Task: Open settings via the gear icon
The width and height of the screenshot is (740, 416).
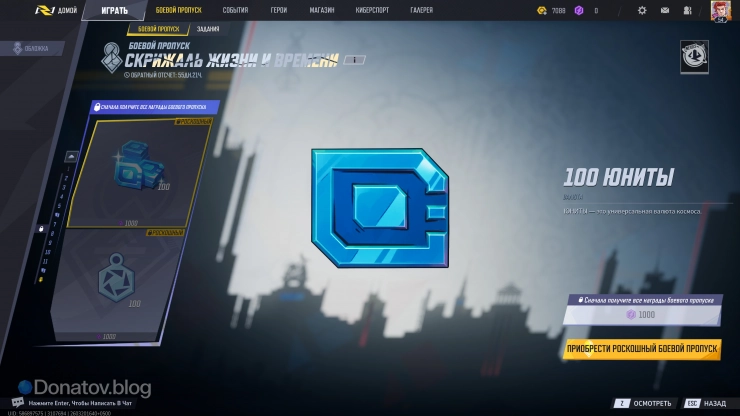Action: [642, 10]
